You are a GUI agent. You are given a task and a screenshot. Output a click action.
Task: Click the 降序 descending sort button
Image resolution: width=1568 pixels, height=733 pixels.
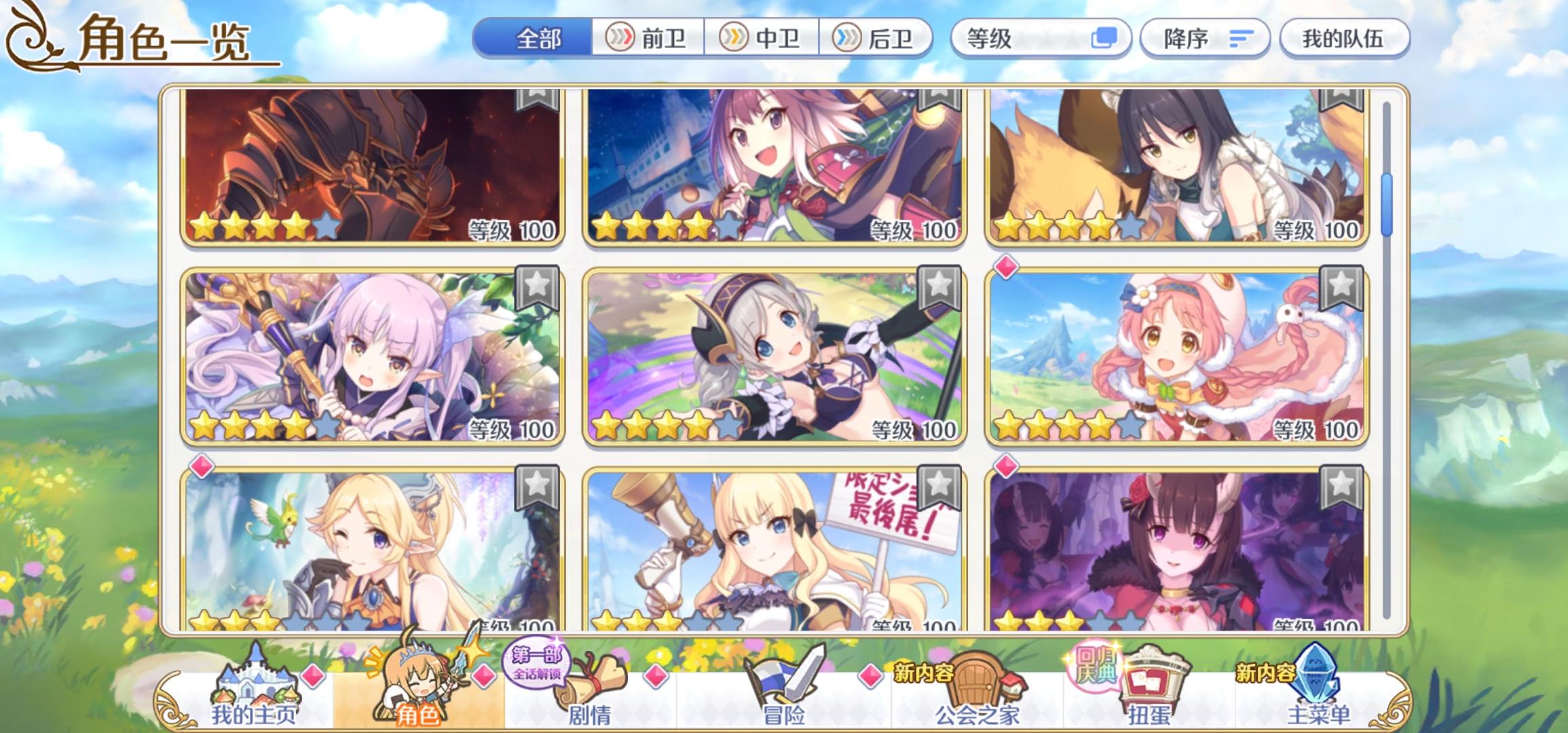1205,39
